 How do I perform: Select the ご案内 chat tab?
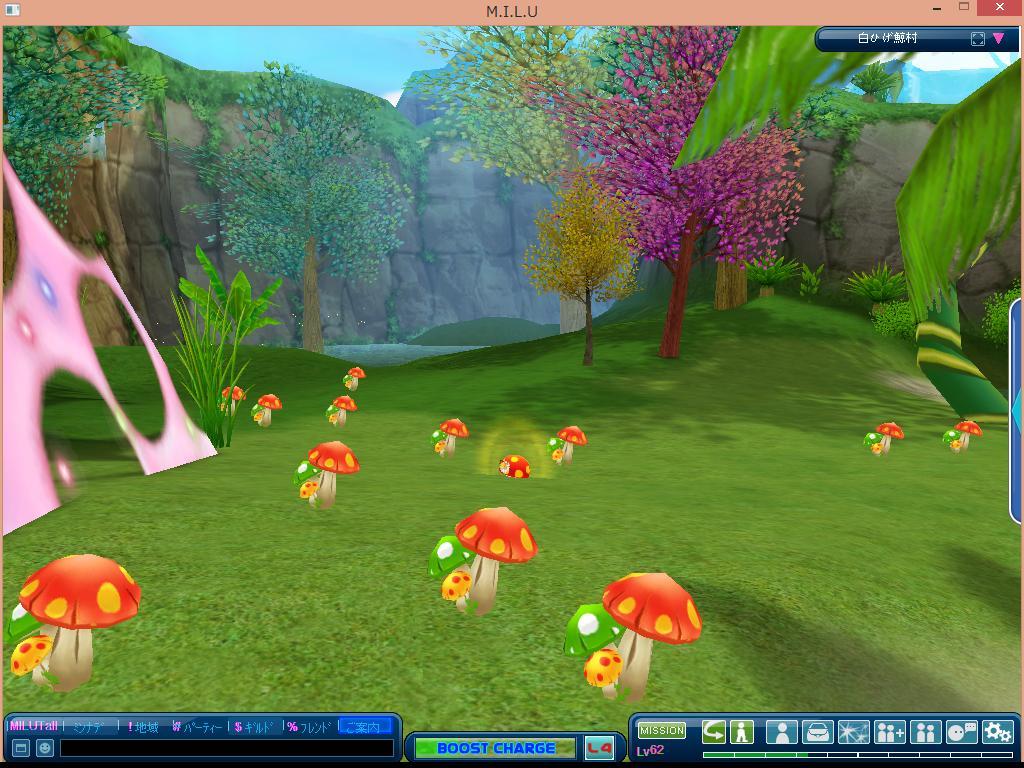364,727
